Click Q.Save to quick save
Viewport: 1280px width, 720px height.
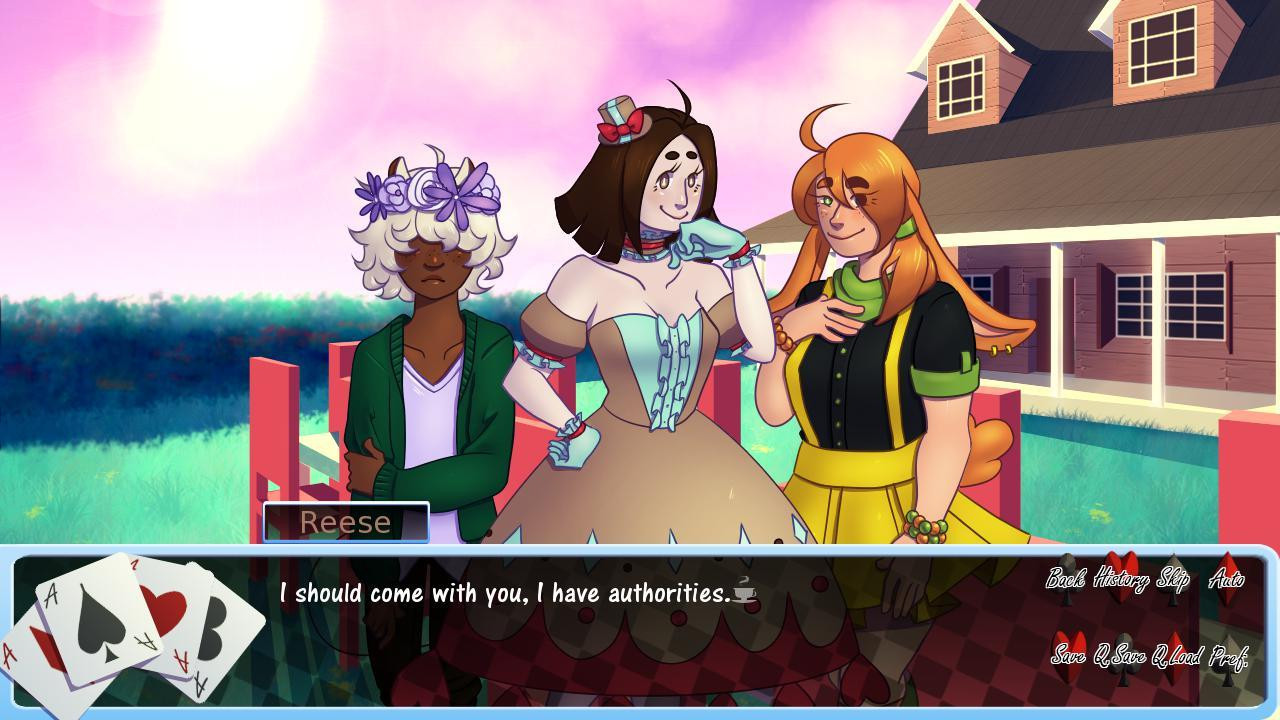1121,656
